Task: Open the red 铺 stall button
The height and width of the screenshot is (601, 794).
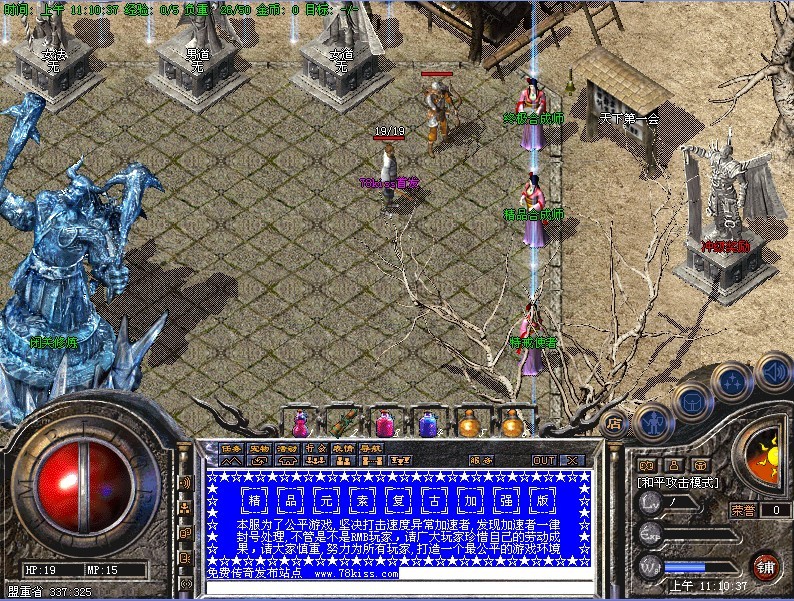Action: (765, 567)
